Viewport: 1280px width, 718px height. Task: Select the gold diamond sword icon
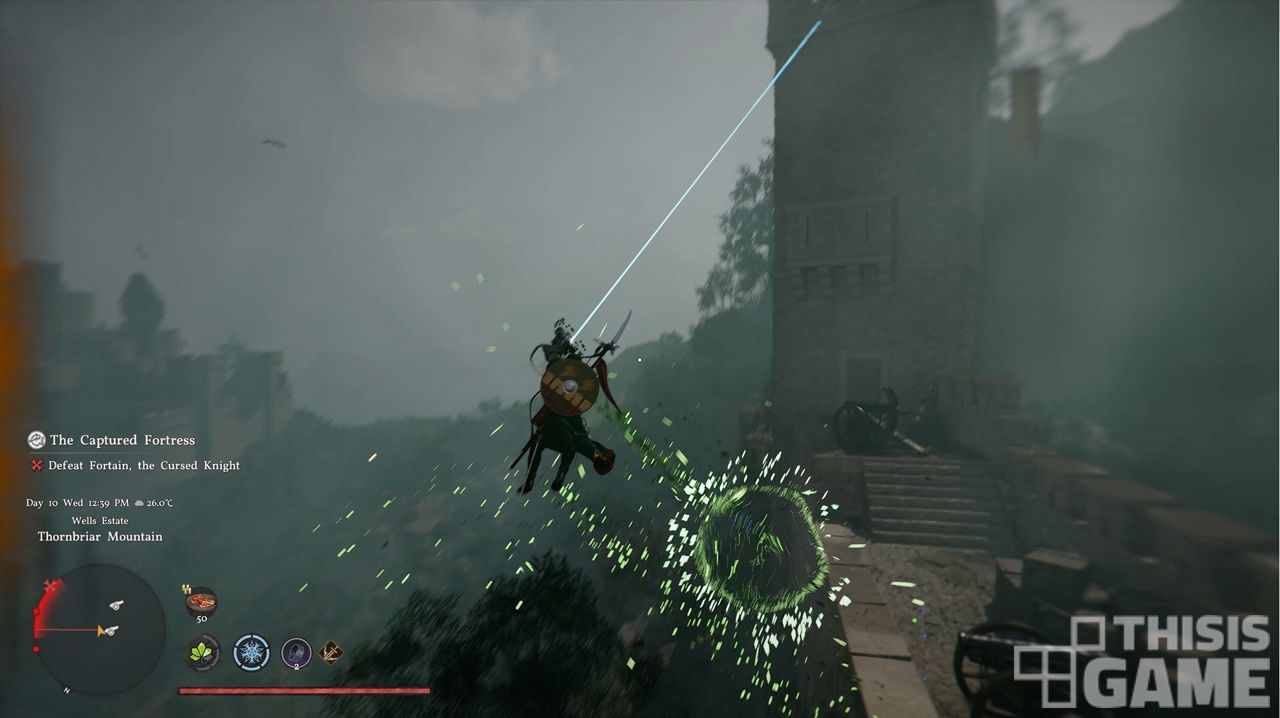click(x=331, y=653)
